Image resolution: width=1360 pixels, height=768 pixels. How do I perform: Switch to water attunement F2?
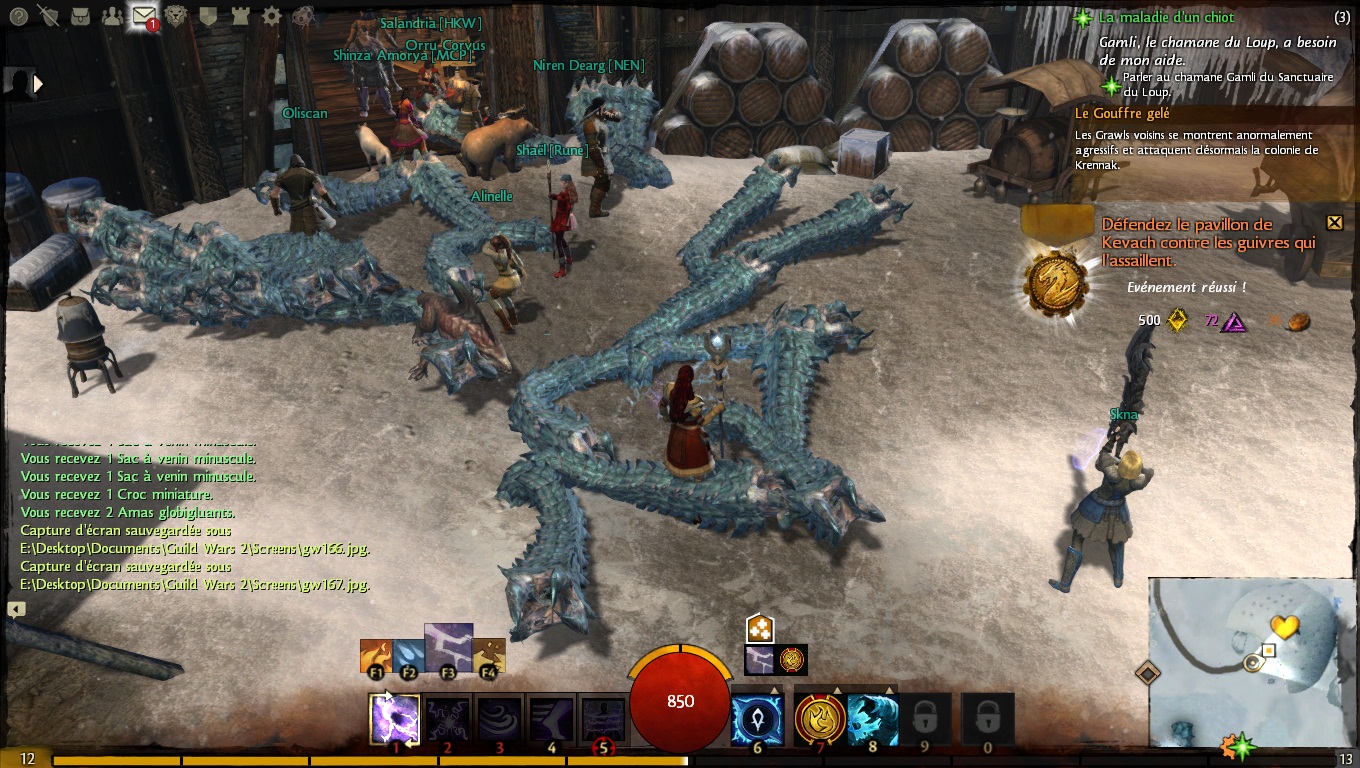pos(408,656)
